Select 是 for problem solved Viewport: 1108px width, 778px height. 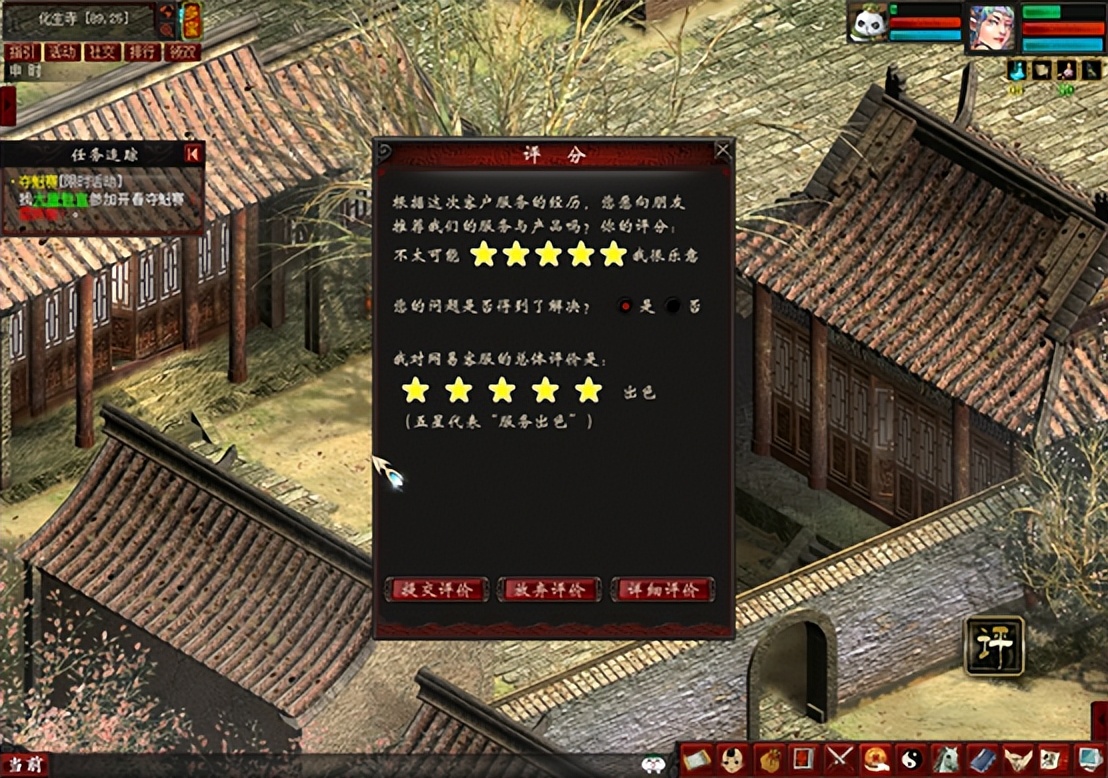pyautogui.click(x=626, y=306)
